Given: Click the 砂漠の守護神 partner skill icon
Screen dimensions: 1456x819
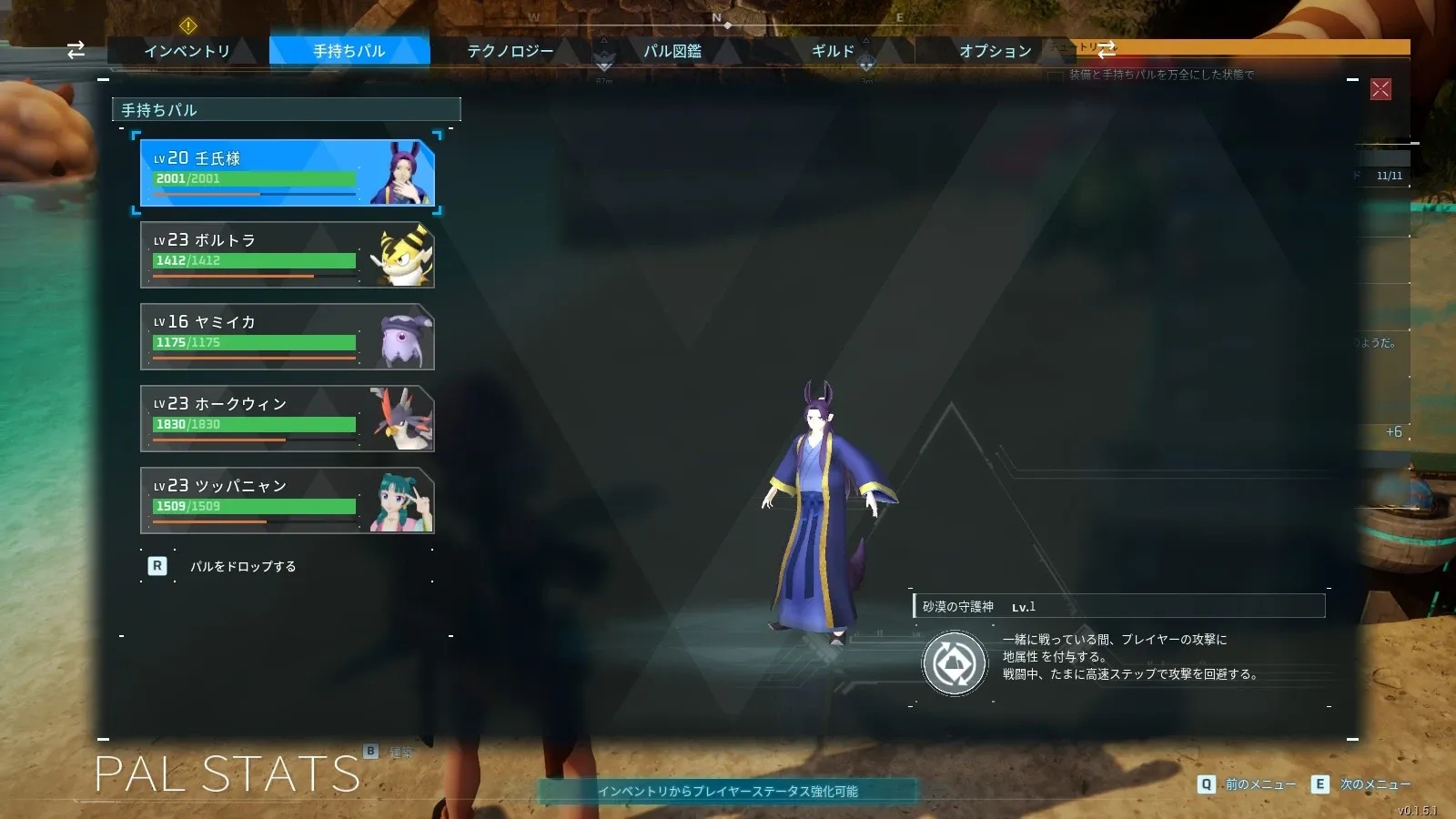Looking at the screenshot, I should (954, 662).
